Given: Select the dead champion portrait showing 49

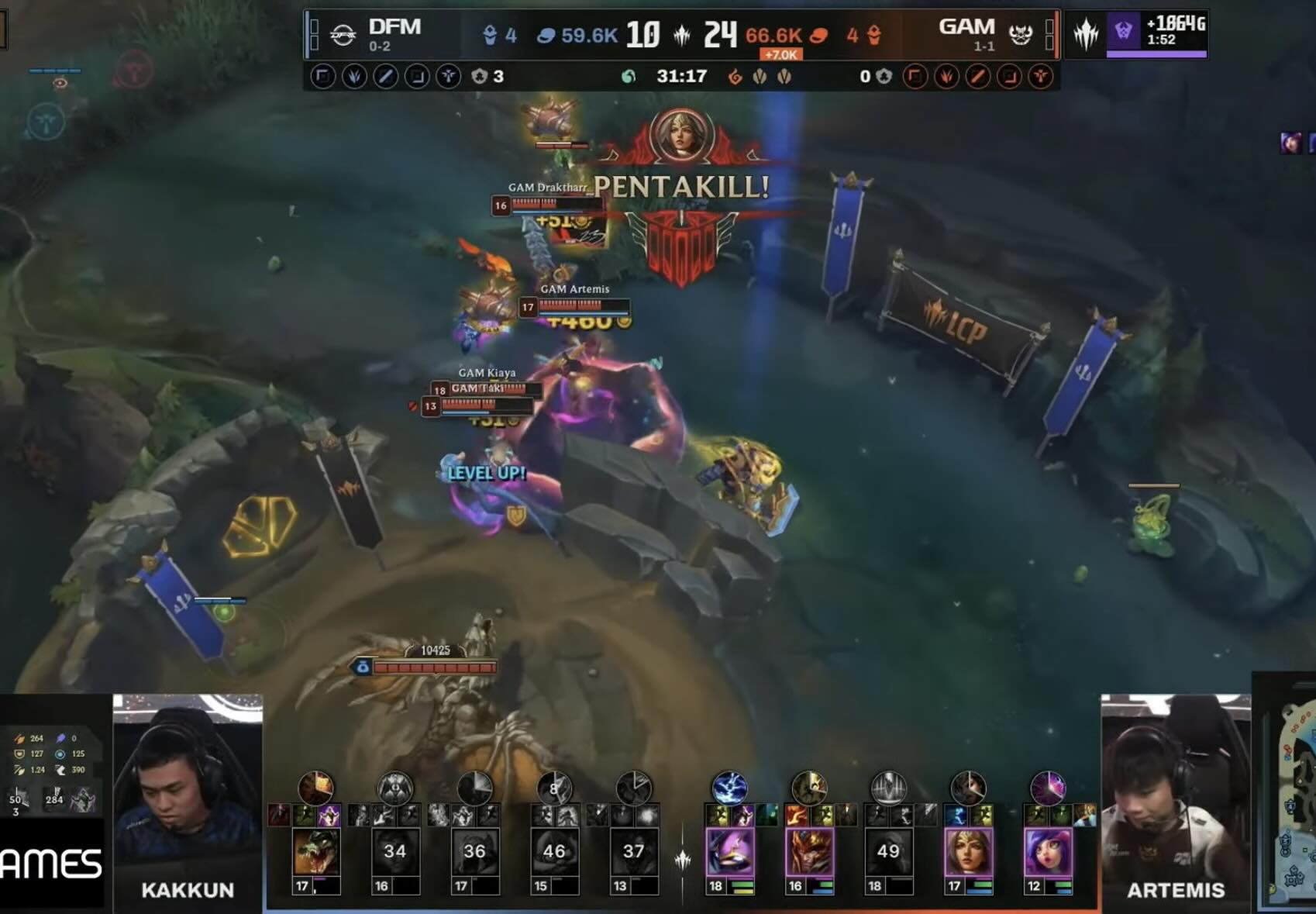Looking at the screenshot, I should click(x=888, y=852).
